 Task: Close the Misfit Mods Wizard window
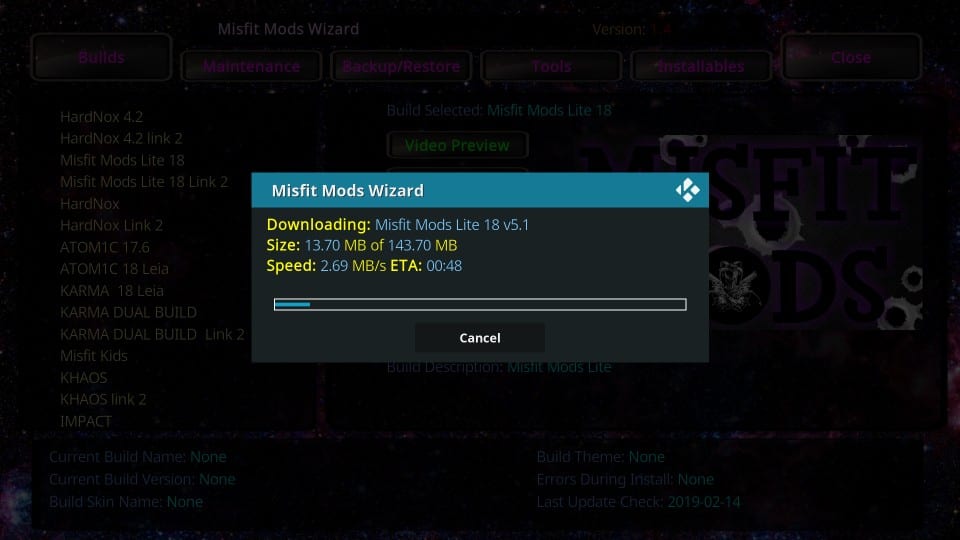(x=850, y=57)
